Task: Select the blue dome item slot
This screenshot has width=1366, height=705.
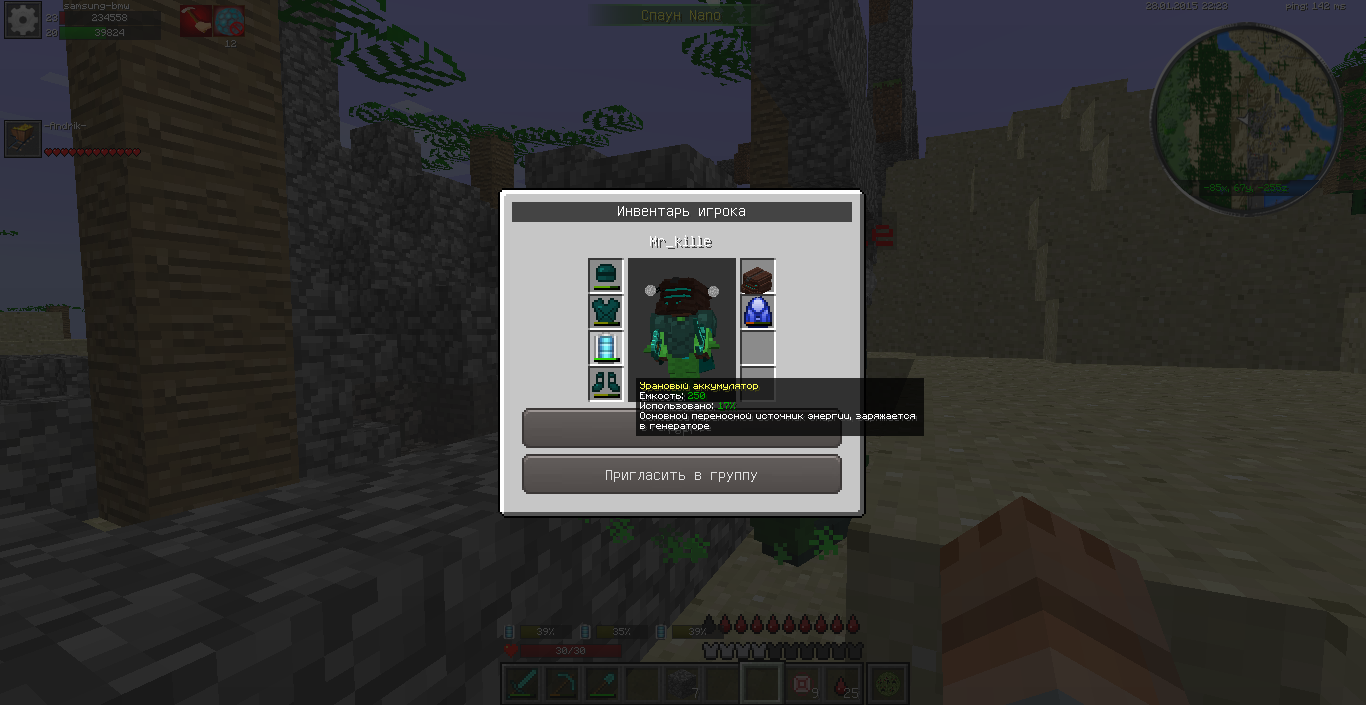Action: click(x=757, y=312)
